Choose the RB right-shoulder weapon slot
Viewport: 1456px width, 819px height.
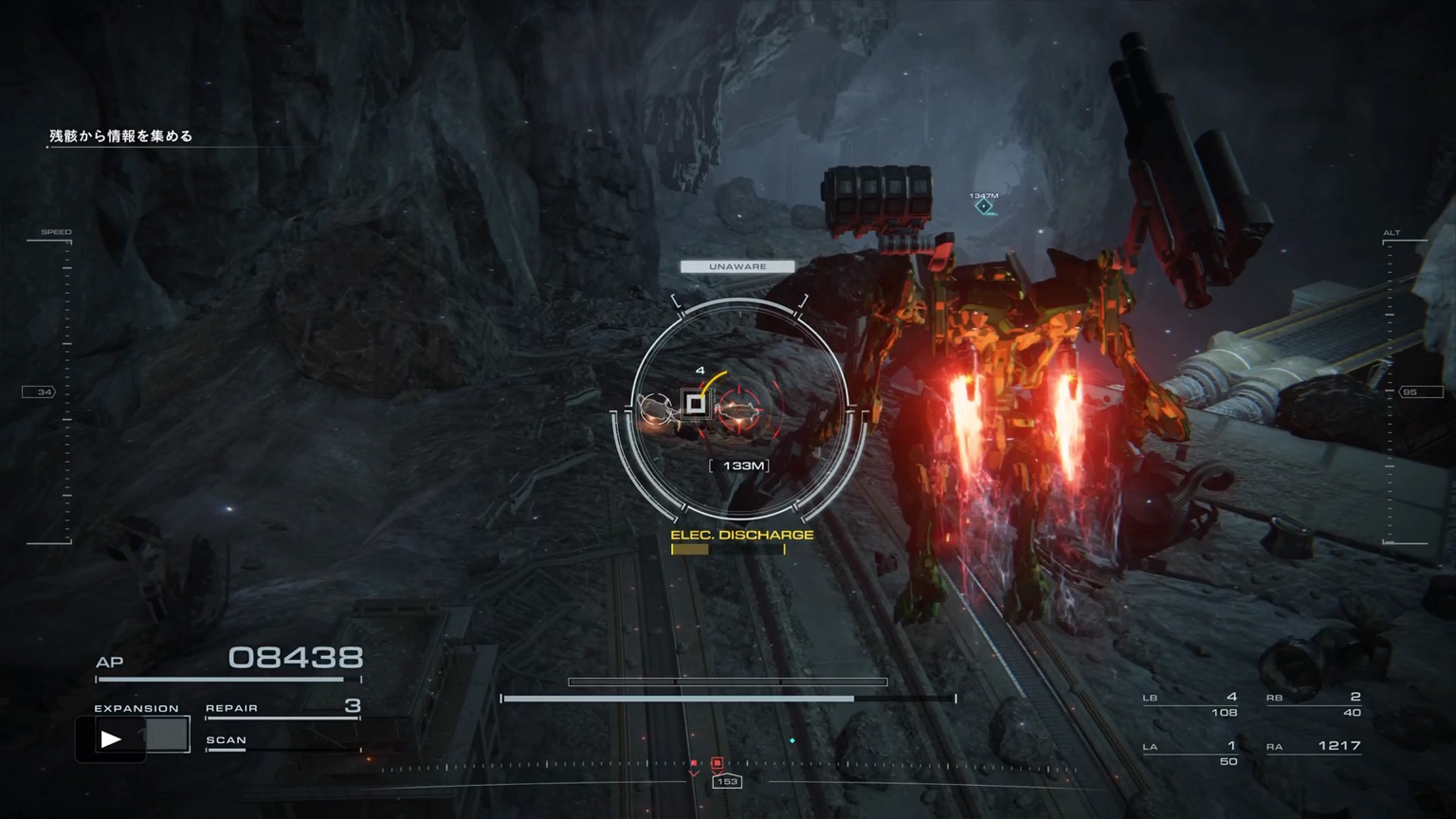(1314, 704)
